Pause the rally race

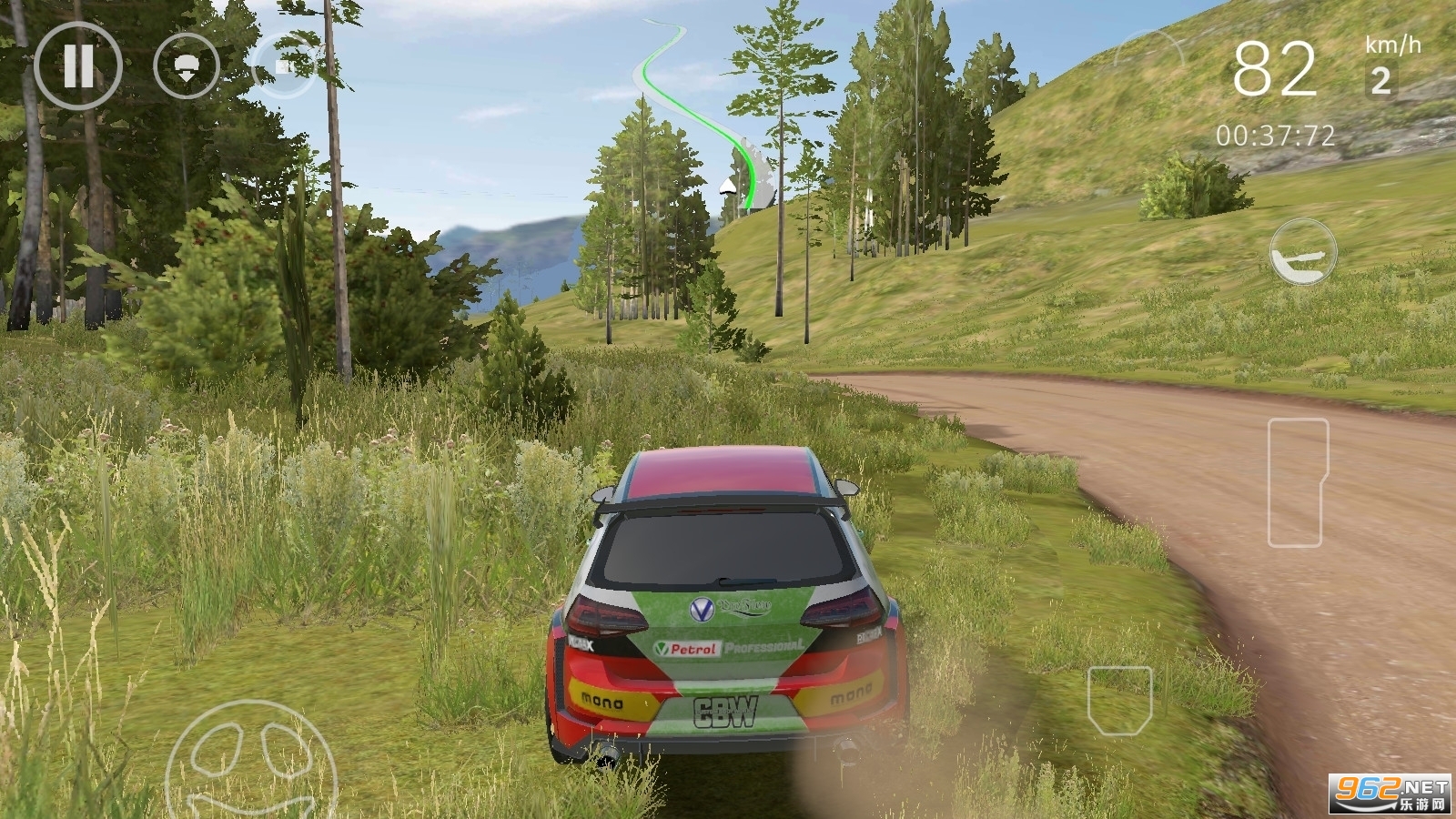point(77,66)
